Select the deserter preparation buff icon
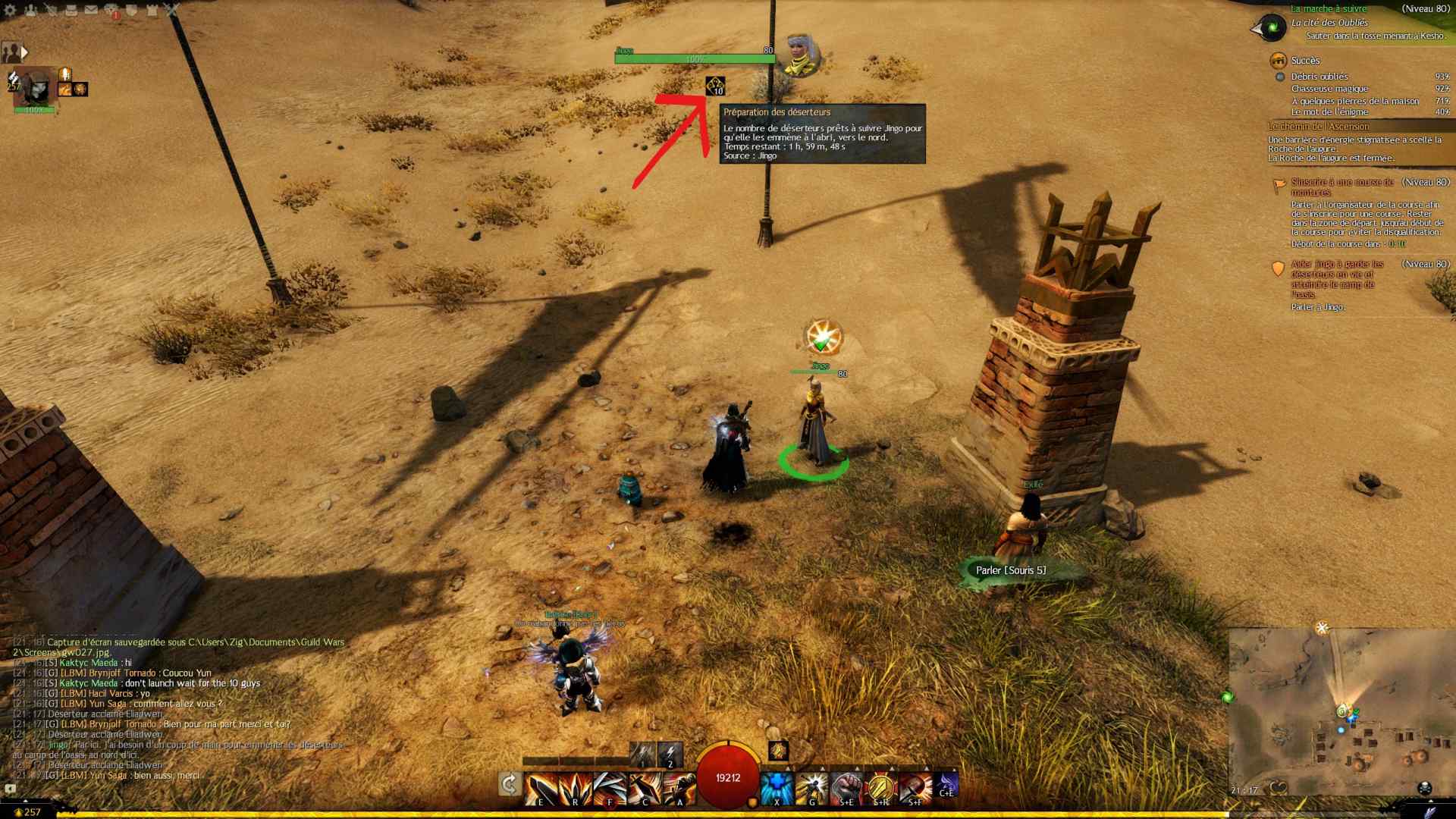 715,86
